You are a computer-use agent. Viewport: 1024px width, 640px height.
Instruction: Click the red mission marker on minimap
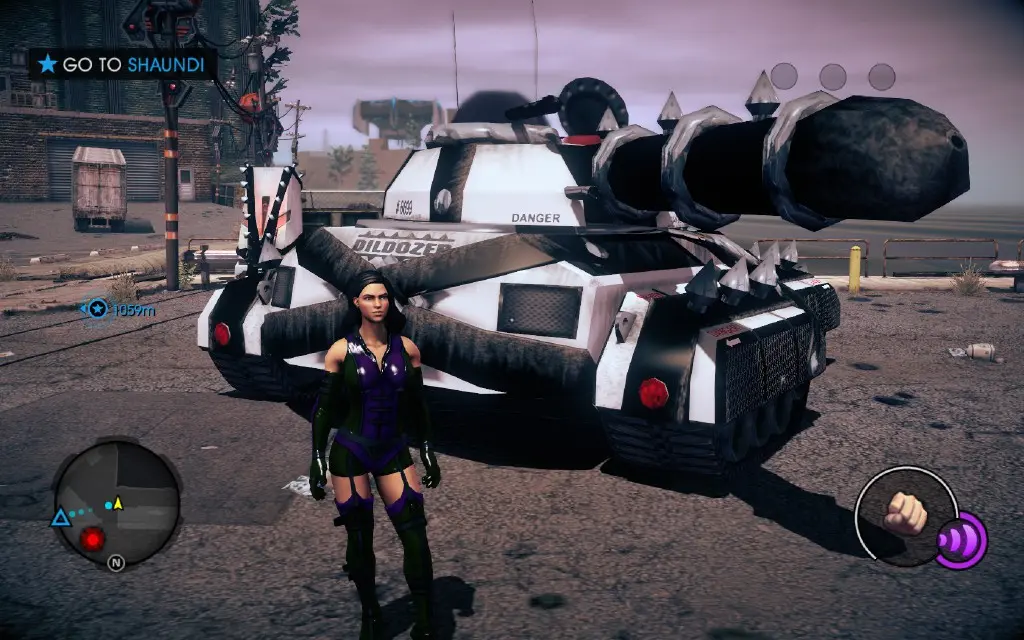click(93, 540)
